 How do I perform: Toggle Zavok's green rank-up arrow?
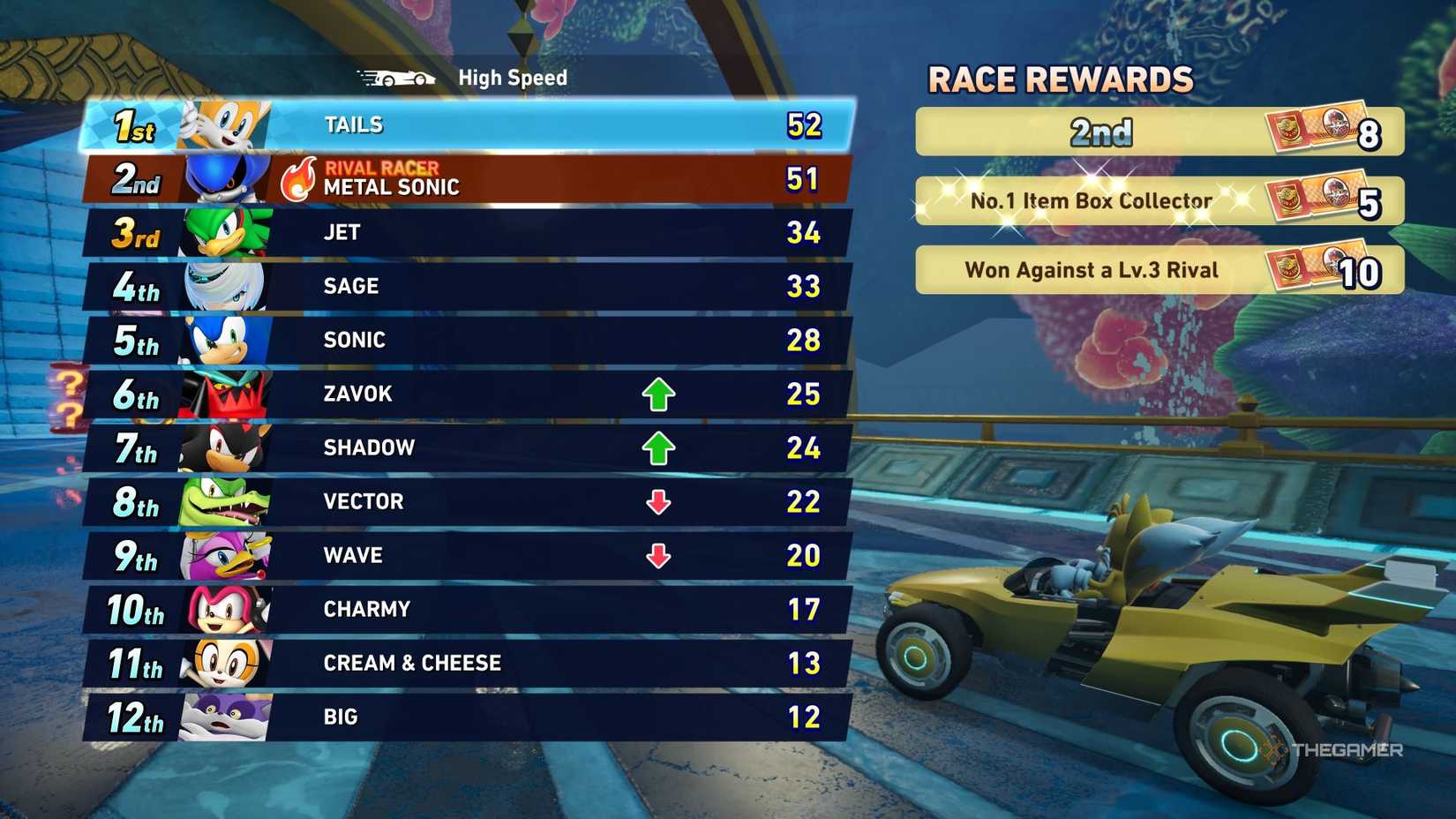(x=657, y=394)
